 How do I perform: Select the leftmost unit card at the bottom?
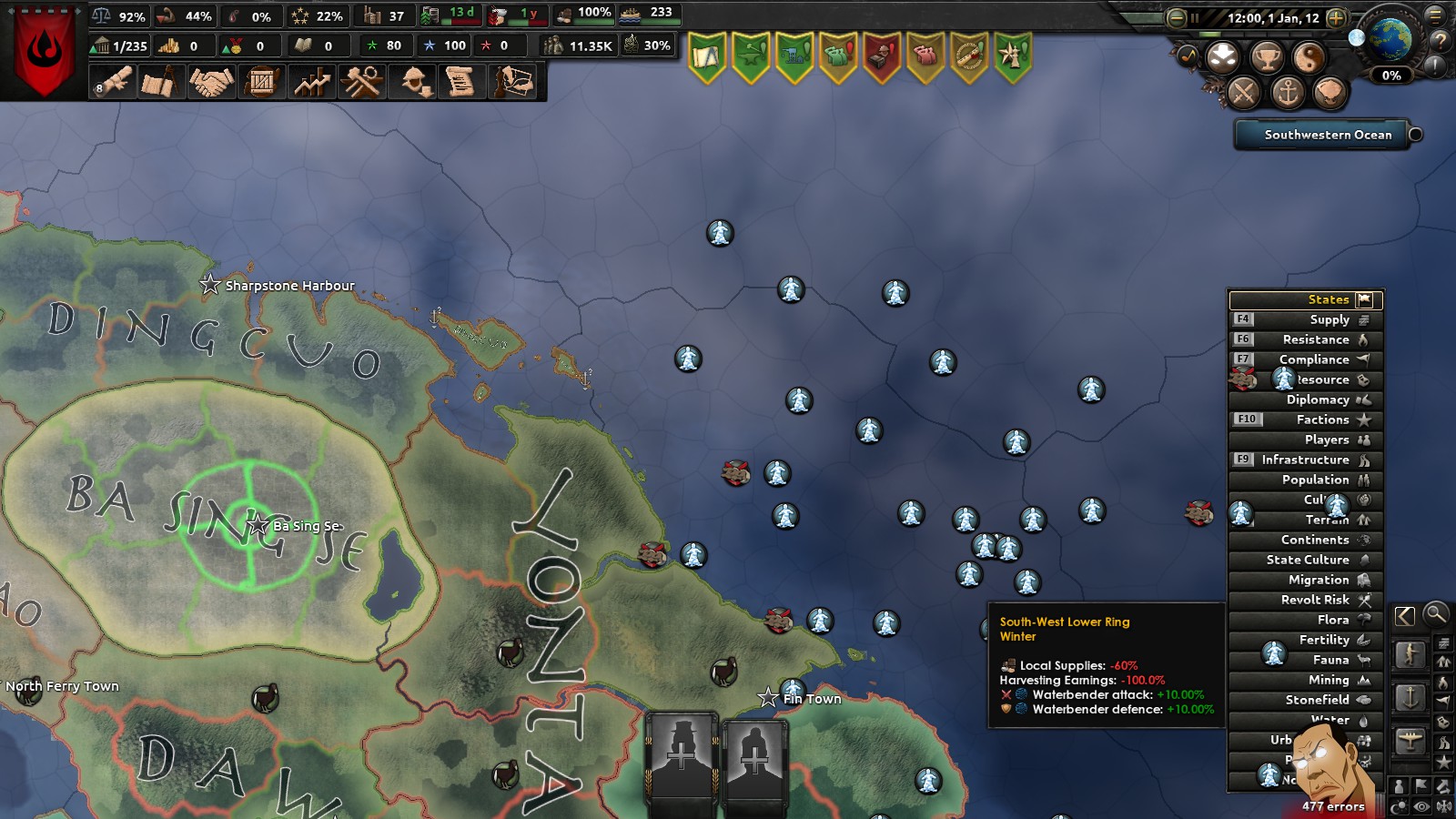(681, 763)
